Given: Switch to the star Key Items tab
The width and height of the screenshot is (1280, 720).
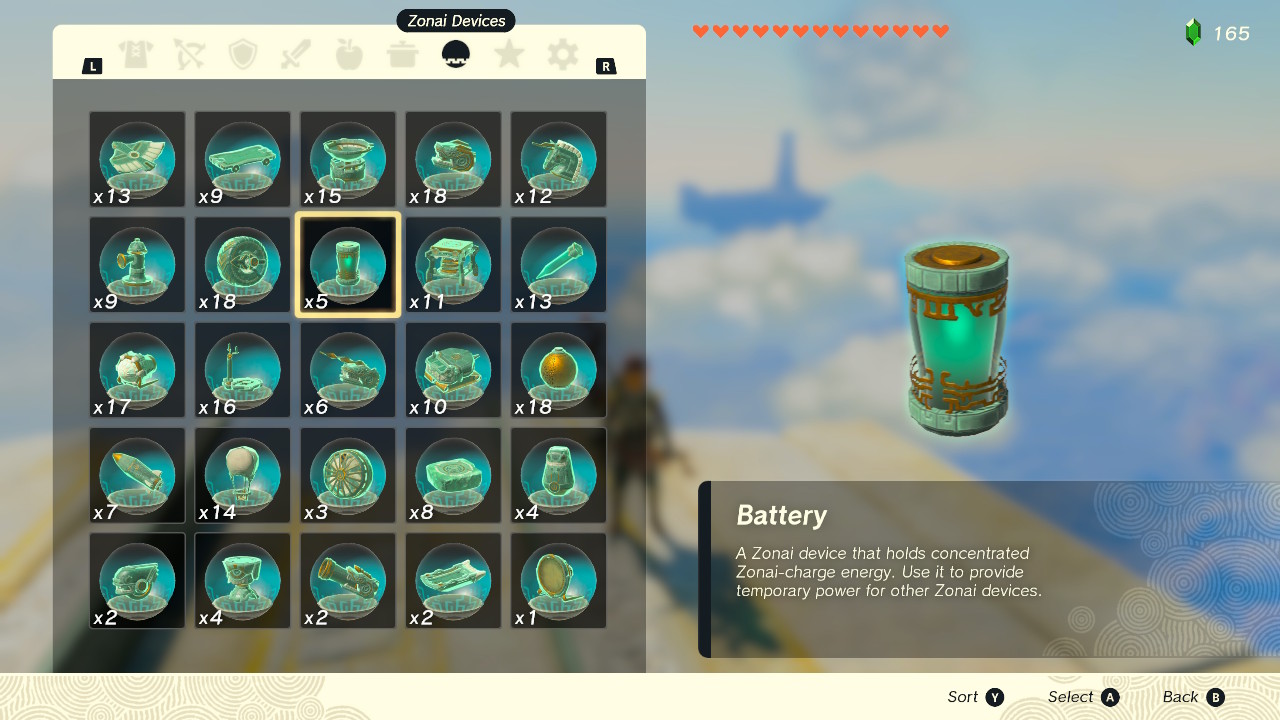Looking at the screenshot, I should (x=509, y=55).
